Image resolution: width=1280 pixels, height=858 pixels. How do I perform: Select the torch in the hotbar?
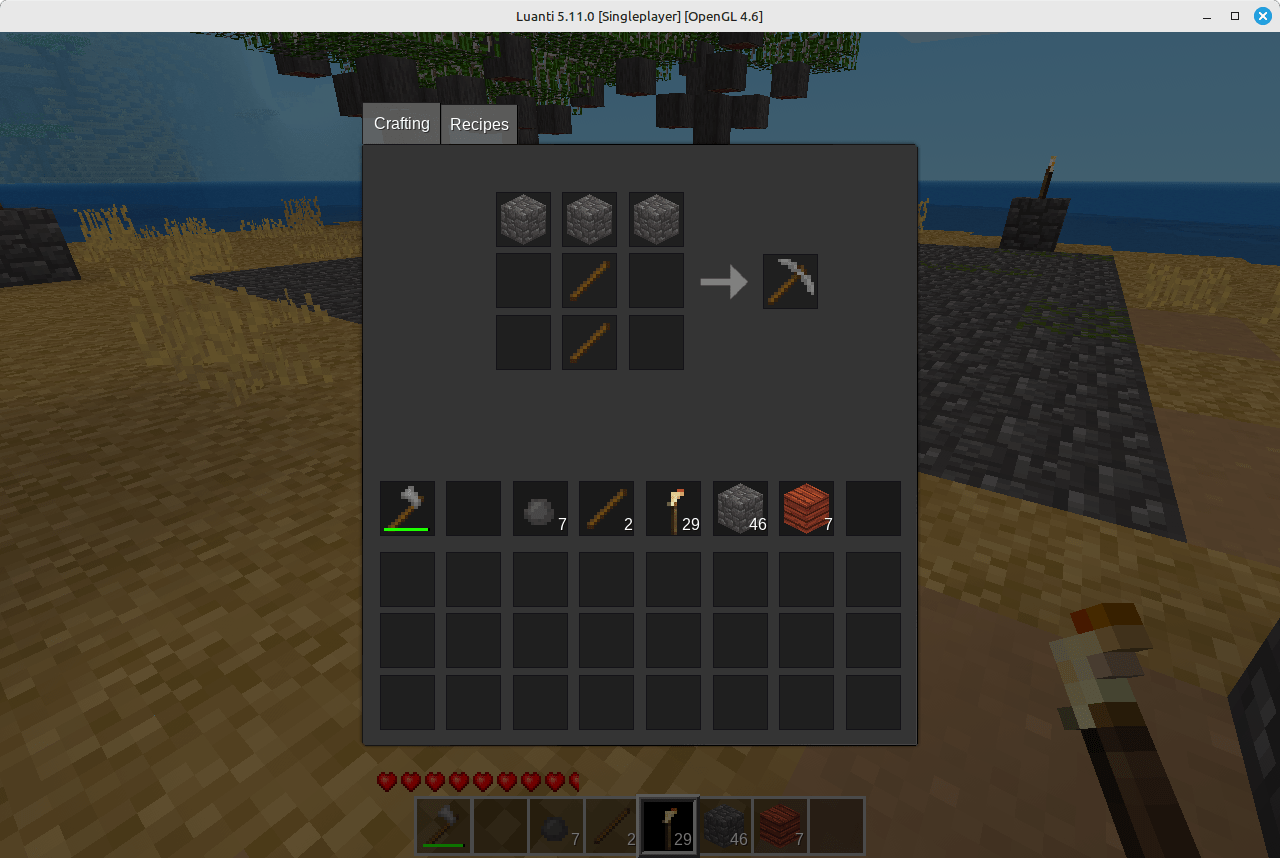click(x=667, y=826)
